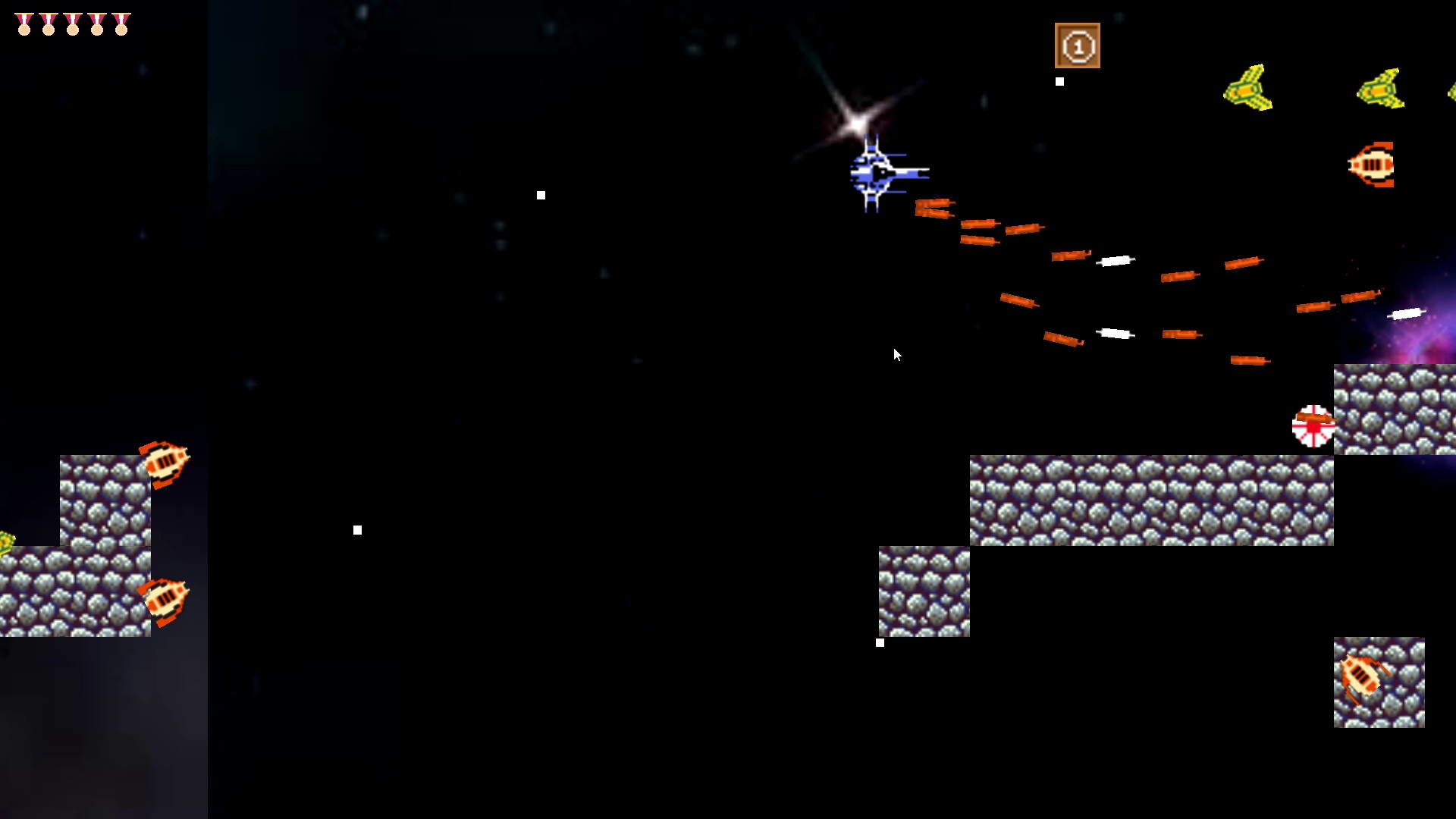1456x819 pixels.
Task: Click a white bullet in the orange bullet stream
Action: tap(1115, 260)
